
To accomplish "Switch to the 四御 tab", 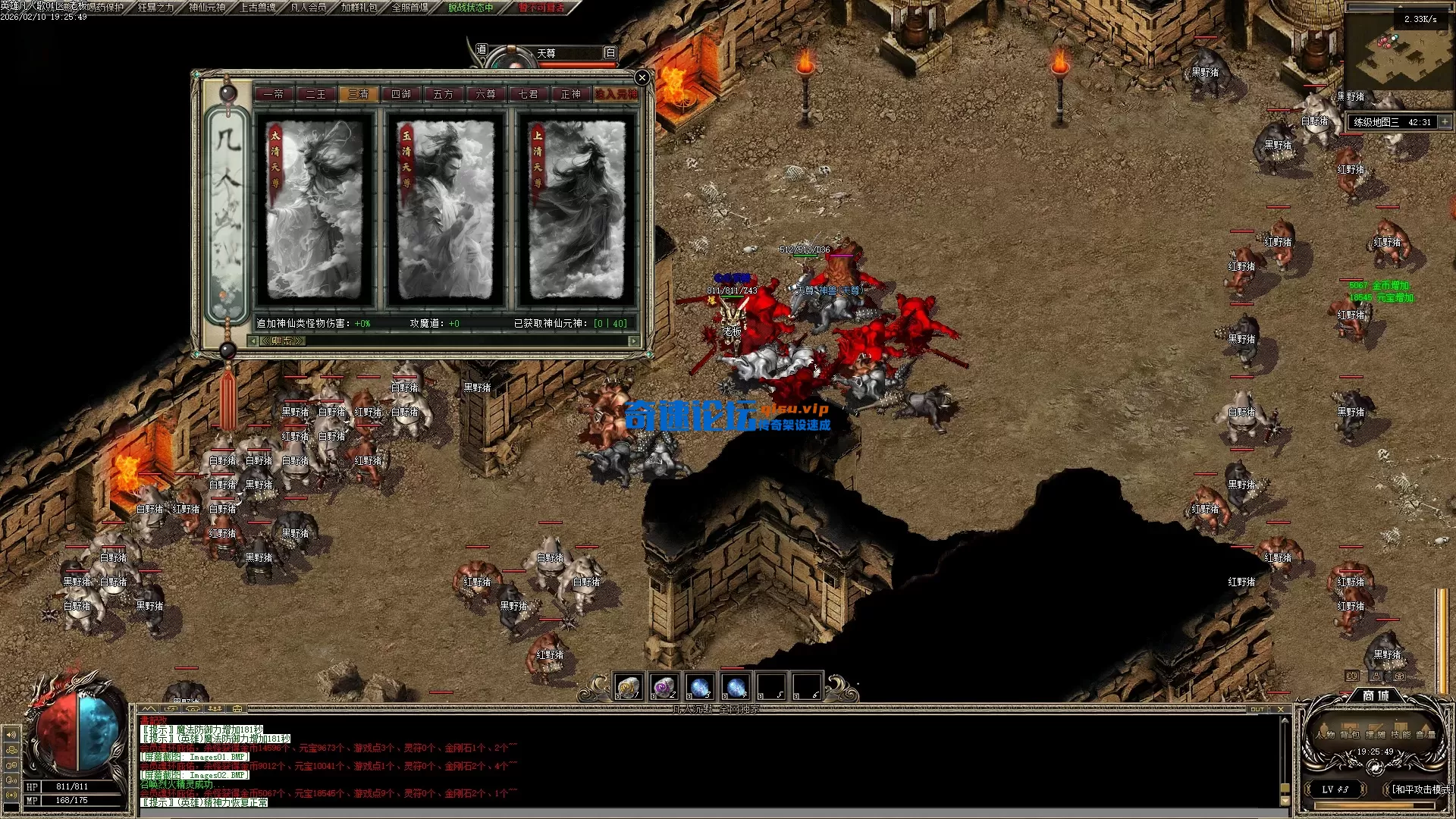I will click(x=400, y=94).
